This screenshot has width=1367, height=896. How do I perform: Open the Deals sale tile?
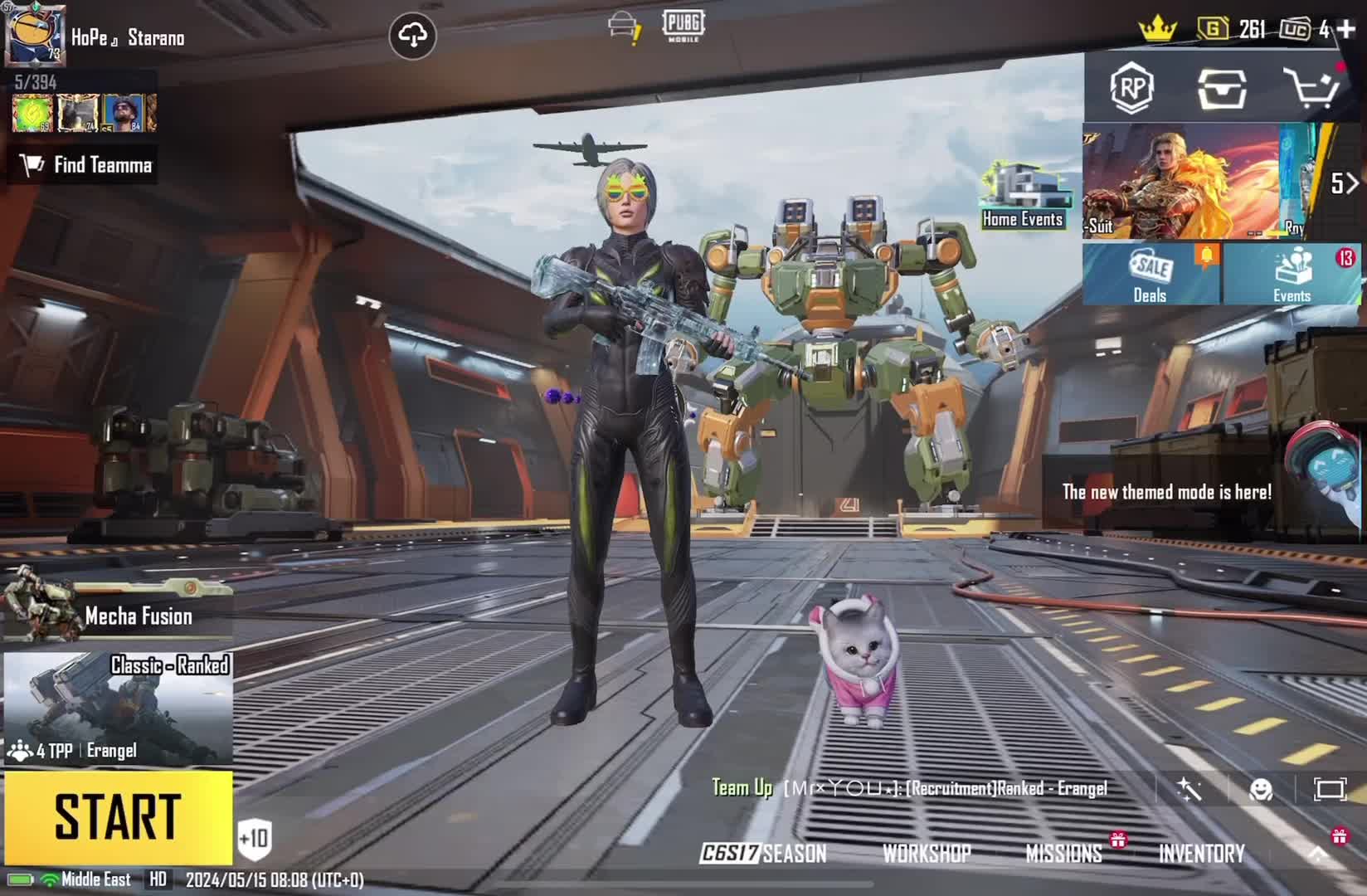click(1151, 274)
